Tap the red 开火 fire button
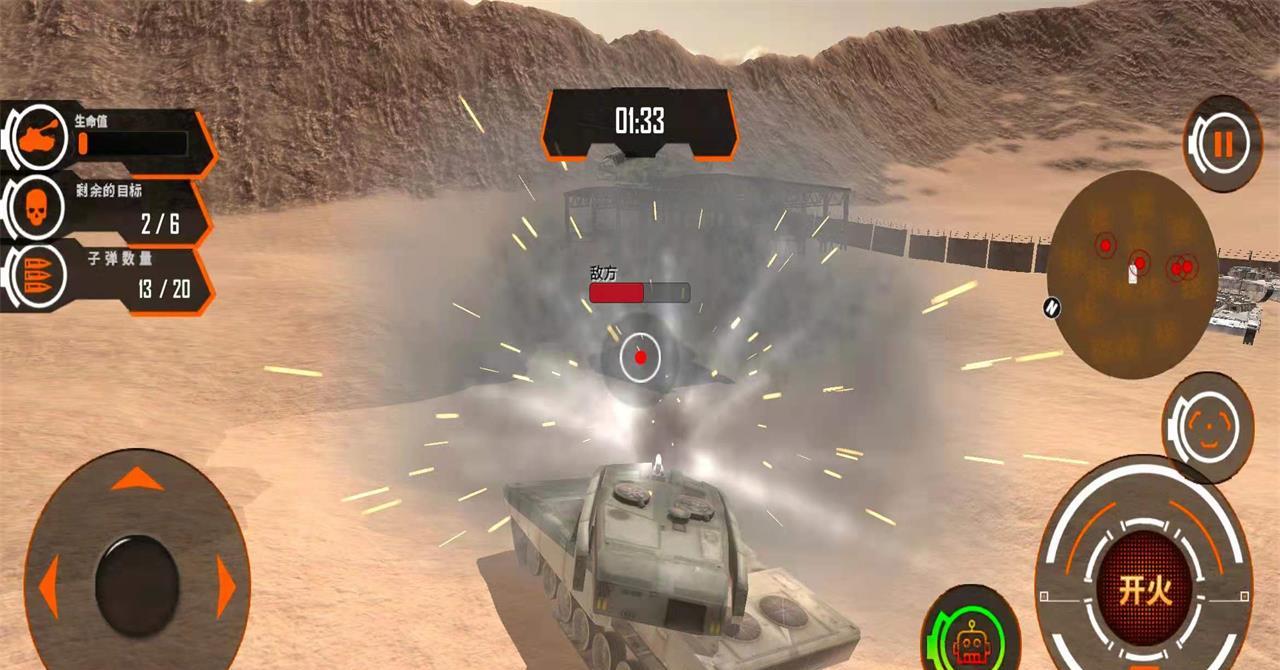Viewport: 1280px width, 670px height. 1144,590
